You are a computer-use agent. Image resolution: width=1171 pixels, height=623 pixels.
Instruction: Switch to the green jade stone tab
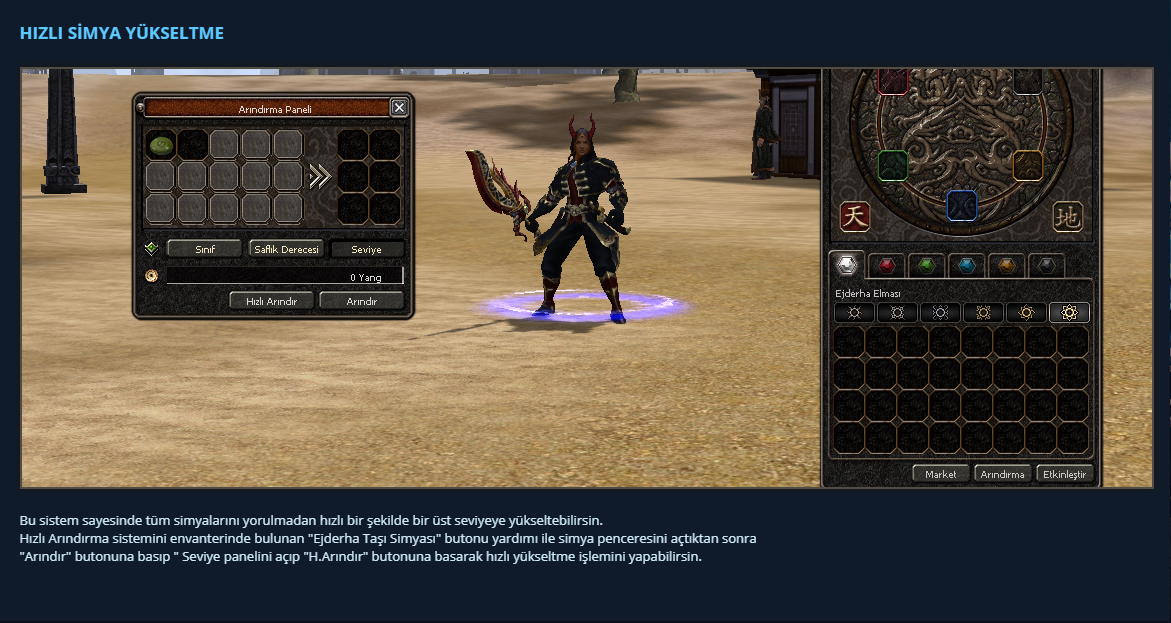[x=927, y=266]
